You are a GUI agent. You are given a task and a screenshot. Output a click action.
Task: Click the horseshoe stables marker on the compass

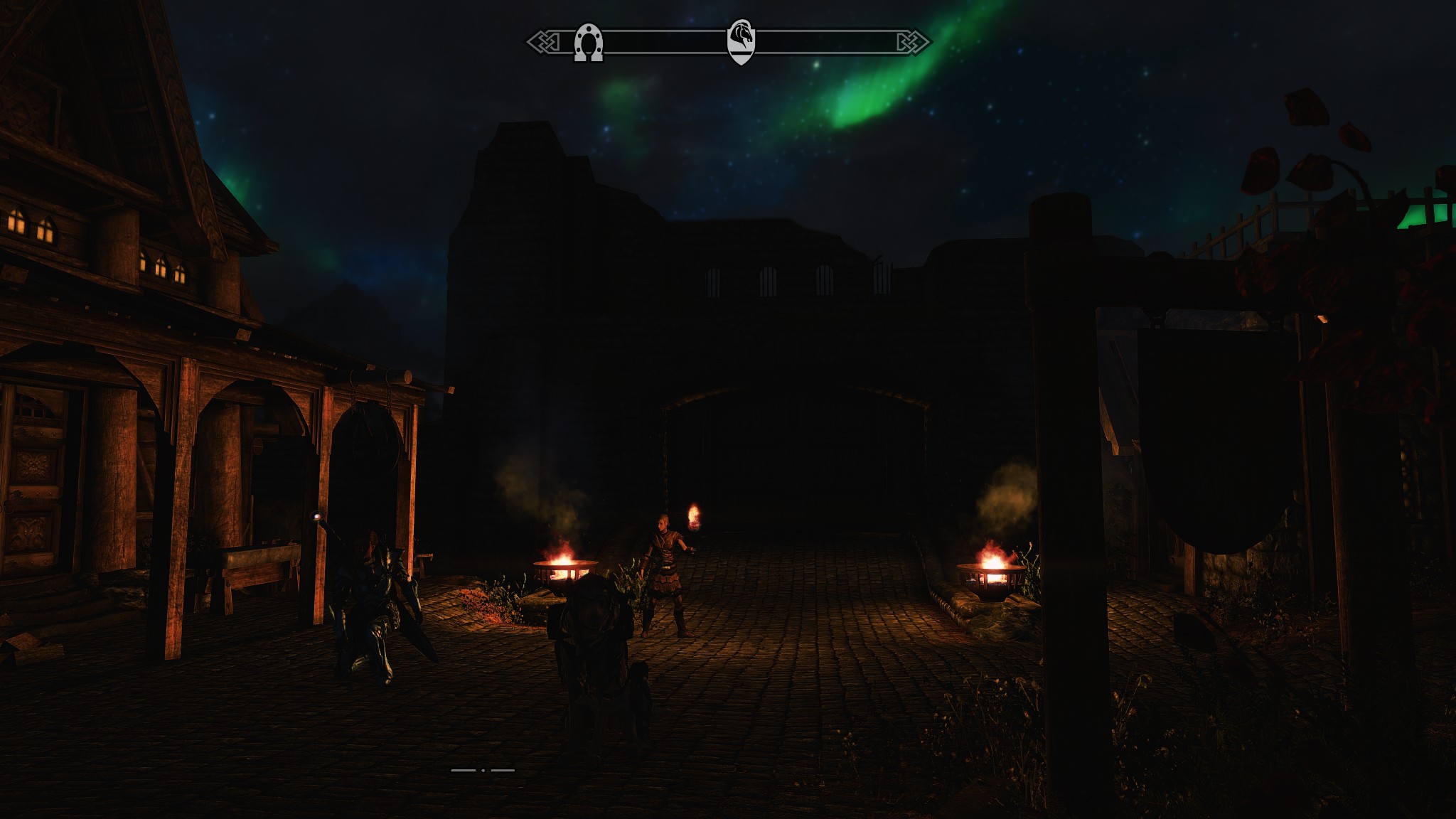click(x=589, y=43)
